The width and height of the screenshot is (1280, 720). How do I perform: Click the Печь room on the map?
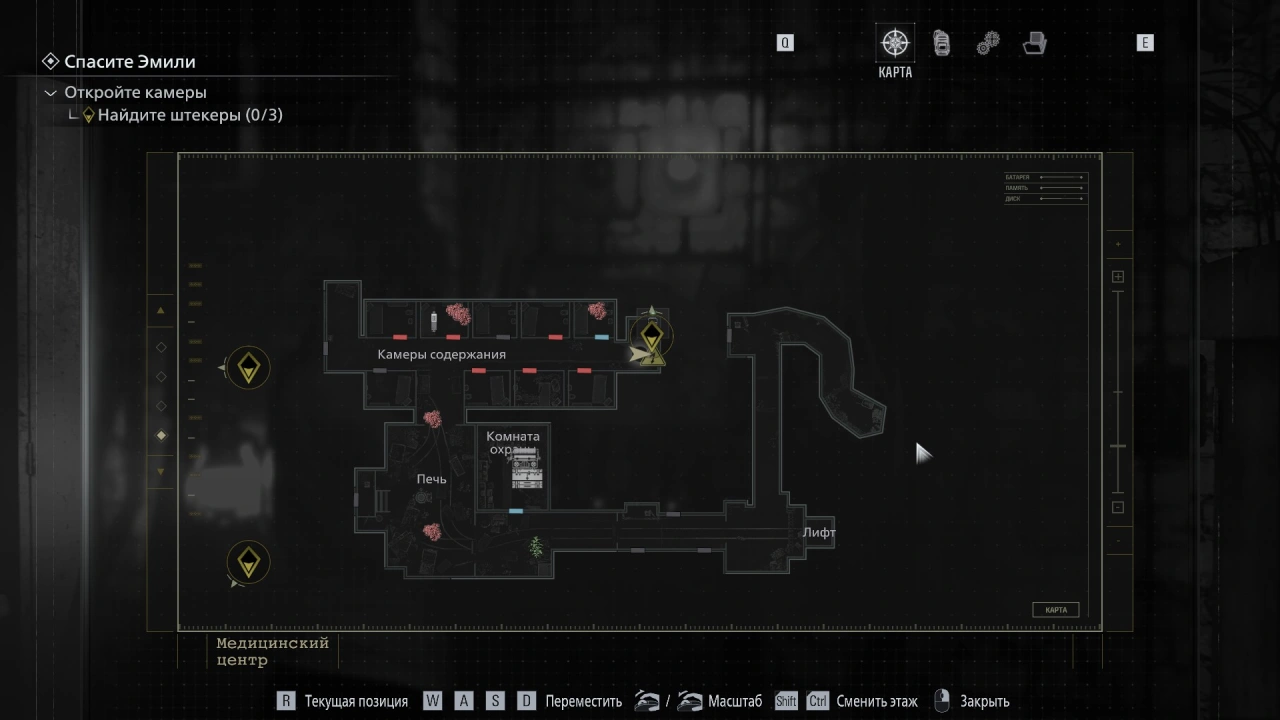point(431,480)
